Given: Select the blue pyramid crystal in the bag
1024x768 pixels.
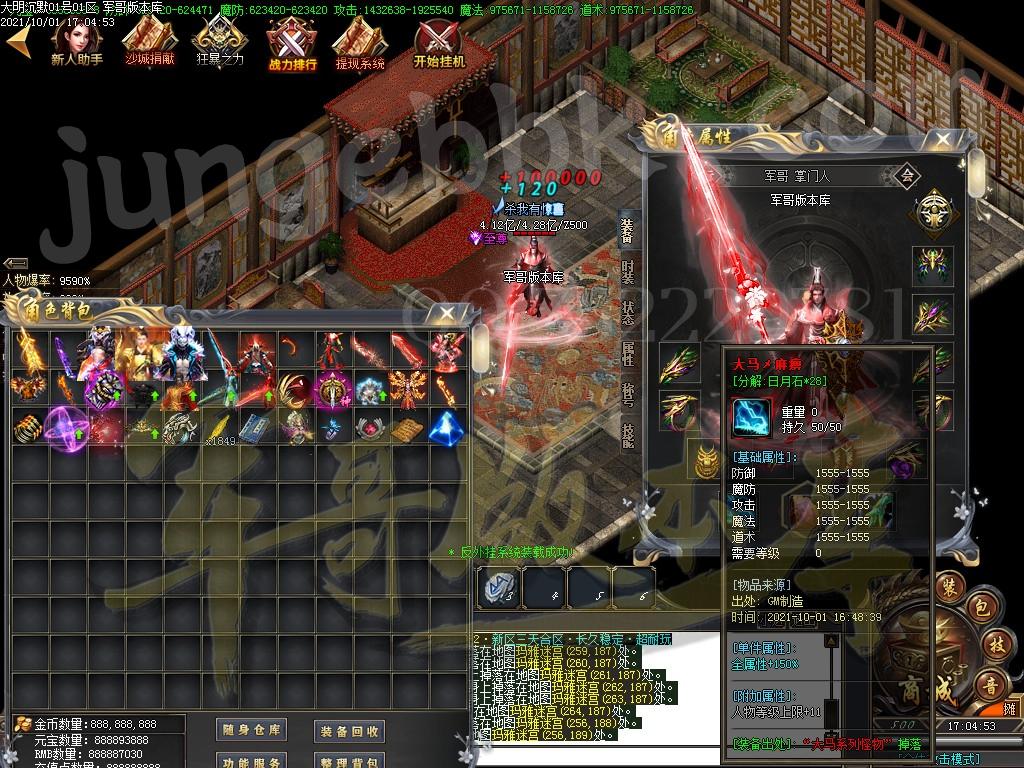Looking at the screenshot, I should [x=445, y=427].
